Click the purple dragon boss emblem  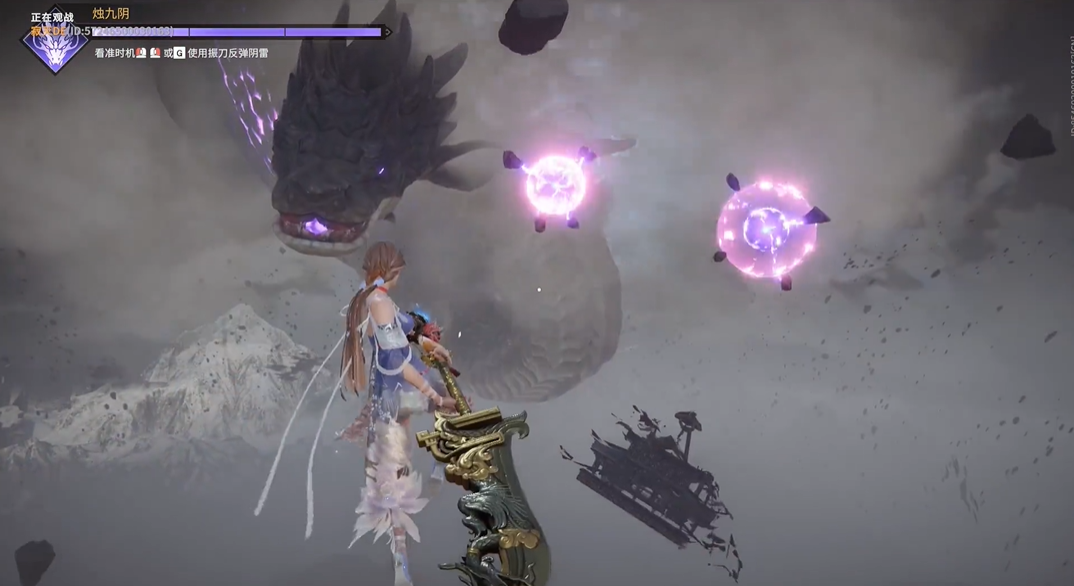click(55, 47)
